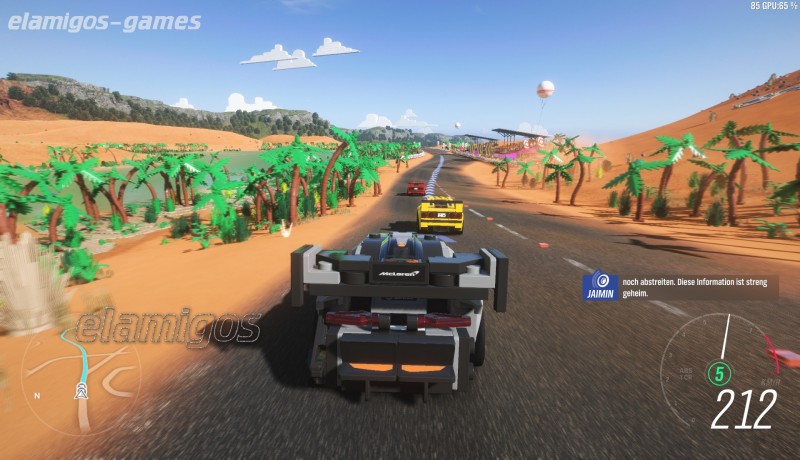Select the player arrow marker on the minimap
The width and height of the screenshot is (800, 460).
81,393
